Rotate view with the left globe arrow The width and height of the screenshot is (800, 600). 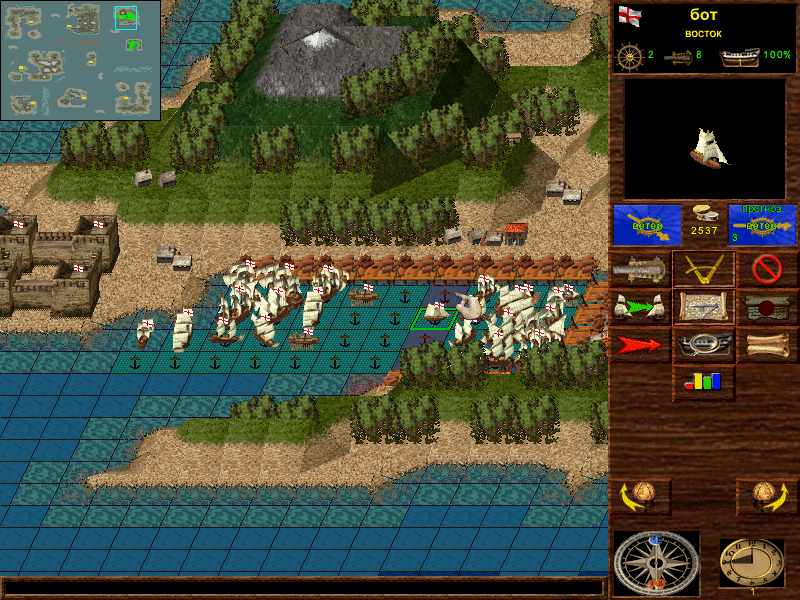tap(641, 495)
